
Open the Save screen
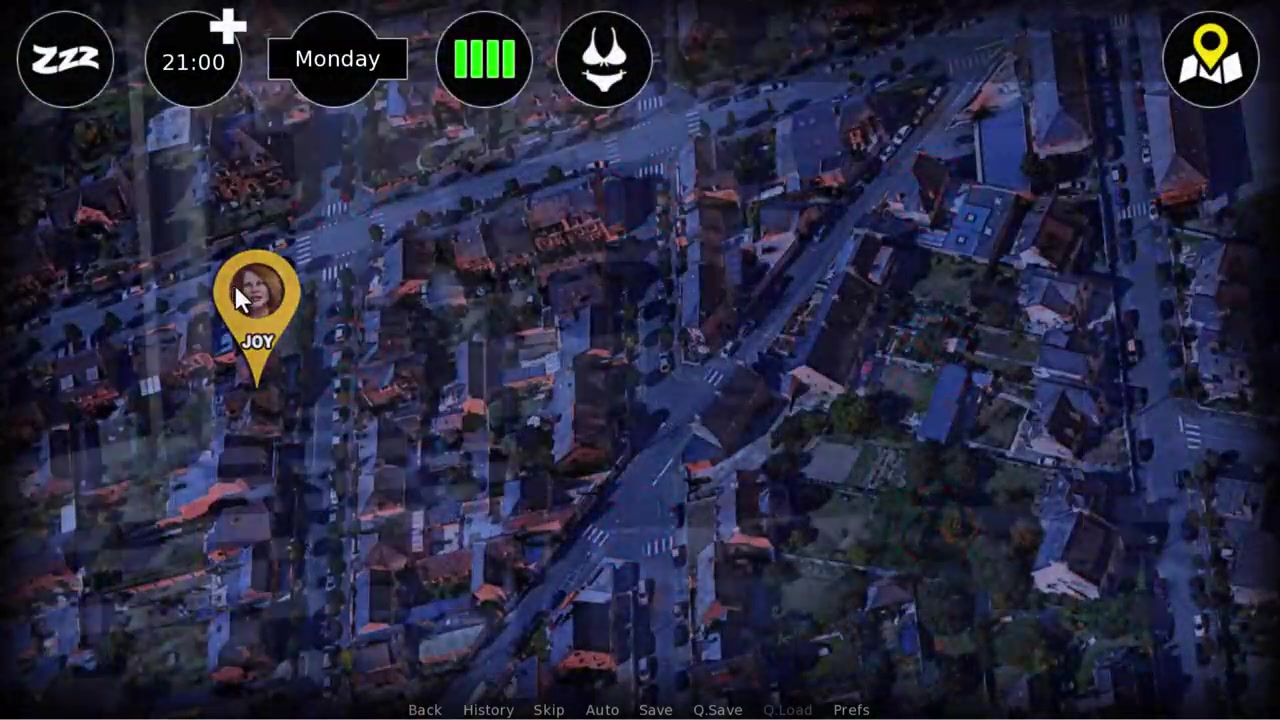click(x=655, y=710)
